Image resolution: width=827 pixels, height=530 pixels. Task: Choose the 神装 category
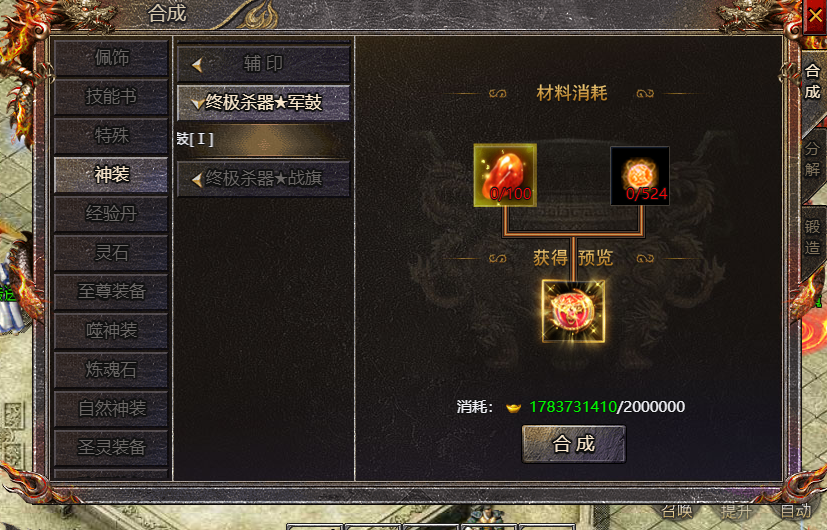111,175
